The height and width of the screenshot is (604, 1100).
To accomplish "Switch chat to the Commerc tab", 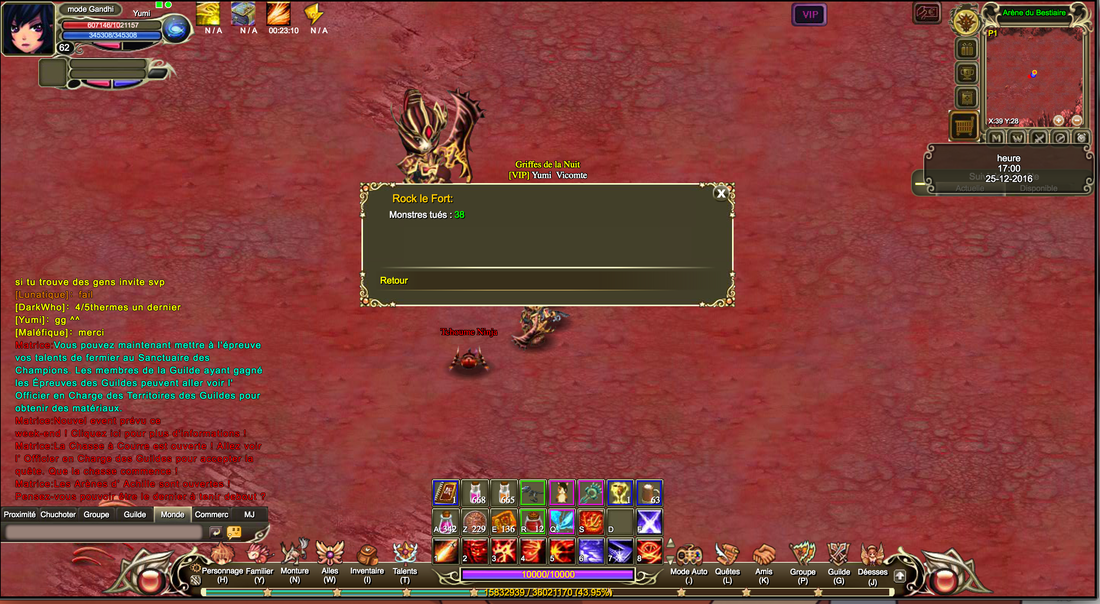I will (x=211, y=515).
